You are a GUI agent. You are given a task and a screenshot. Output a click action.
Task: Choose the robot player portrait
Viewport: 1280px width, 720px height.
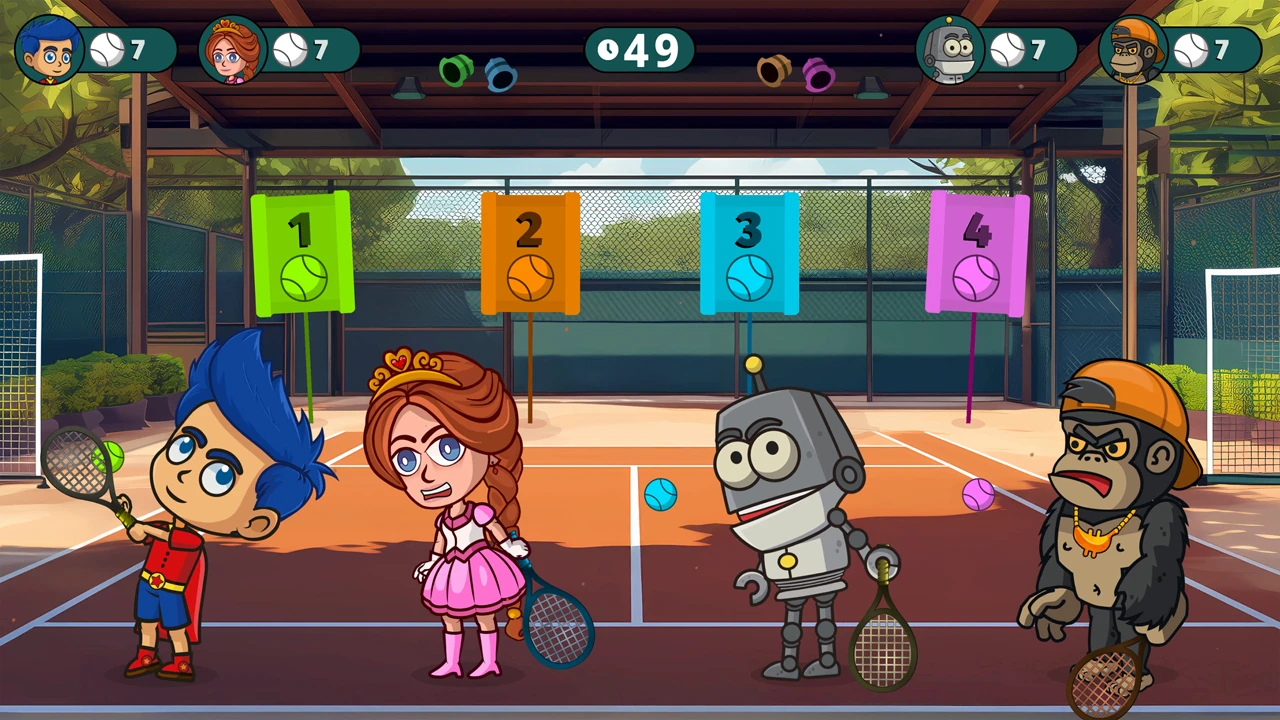949,50
